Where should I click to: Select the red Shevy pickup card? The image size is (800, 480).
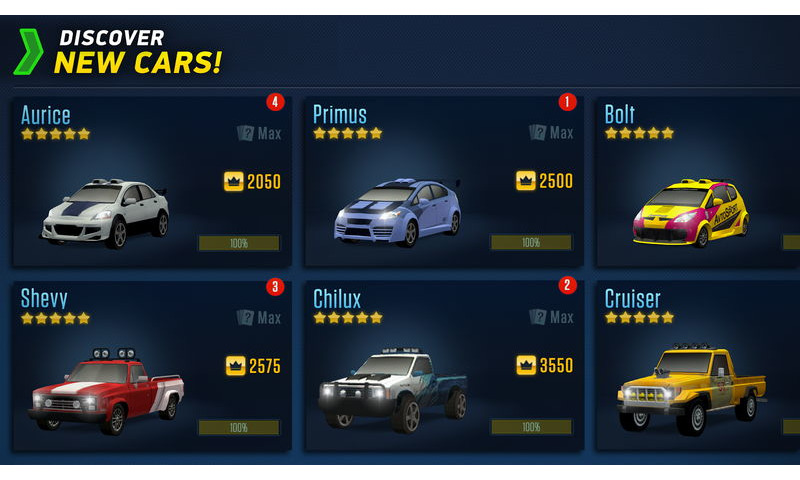click(150, 366)
